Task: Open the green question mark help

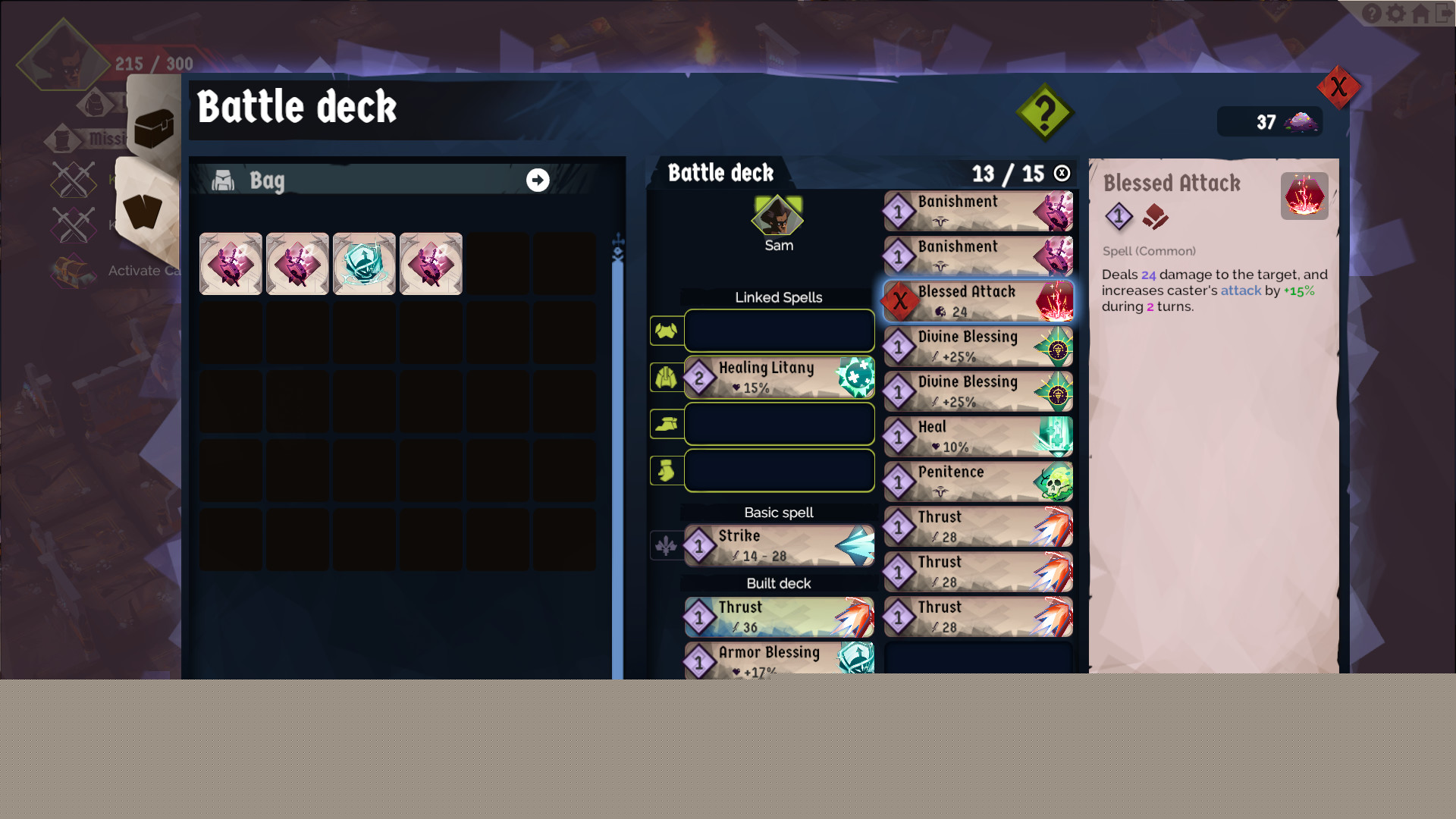Action: (1044, 113)
